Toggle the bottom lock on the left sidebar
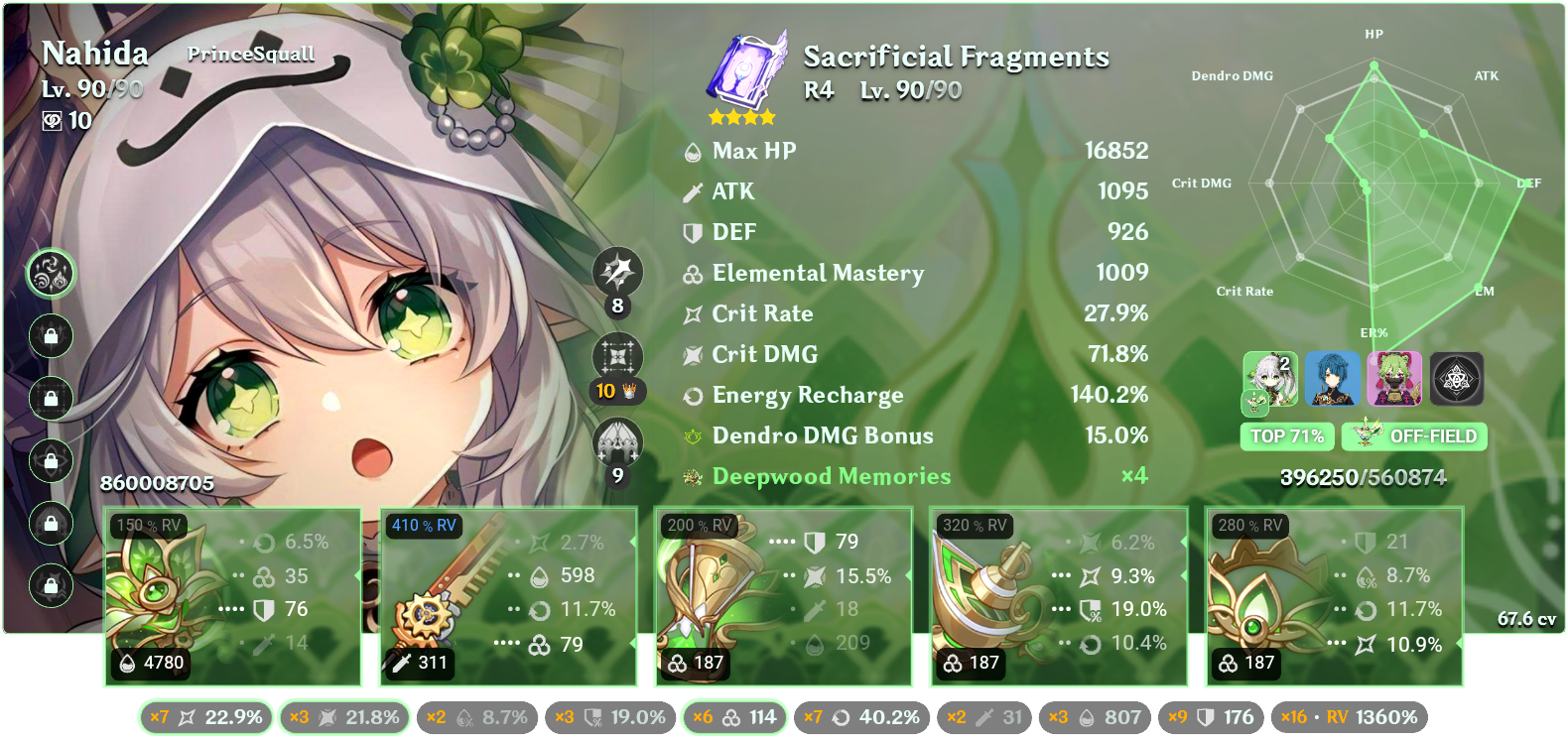 [x=52, y=585]
